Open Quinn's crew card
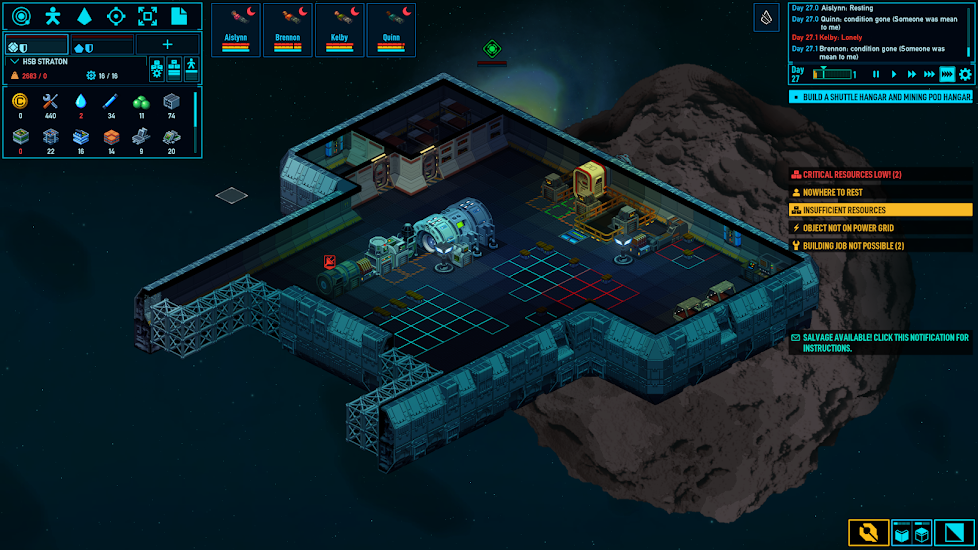The width and height of the screenshot is (978, 550). 391,30
